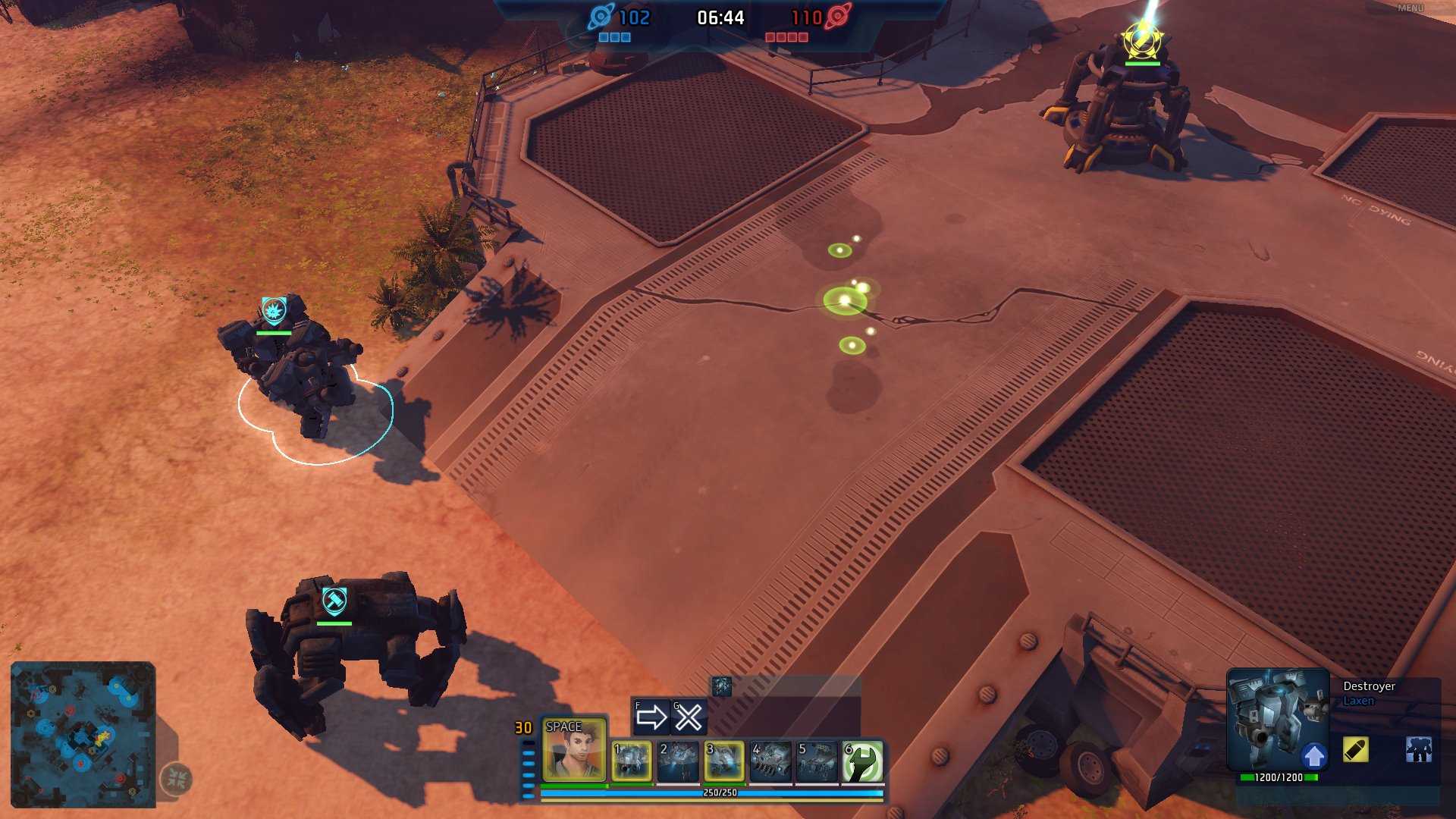The image size is (1456, 819).
Task: Click the small unit icon above the command buttons
Action: [x=721, y=686]
